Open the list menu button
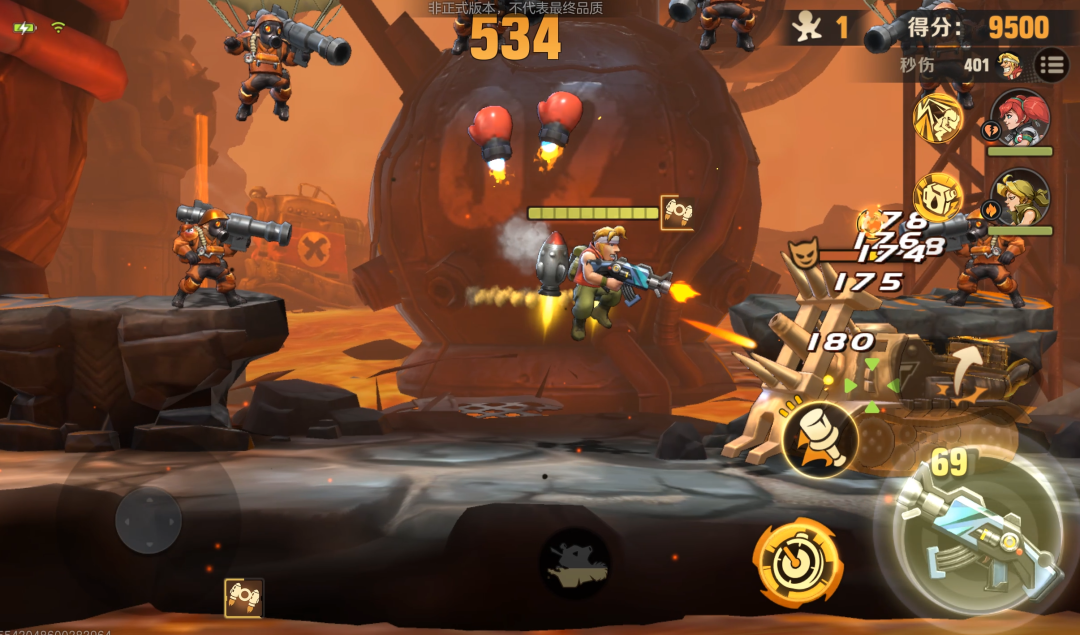Image resolution: width=1080 pixels, height=635 pixels. pyautogui.click(x=1051, y=66)
